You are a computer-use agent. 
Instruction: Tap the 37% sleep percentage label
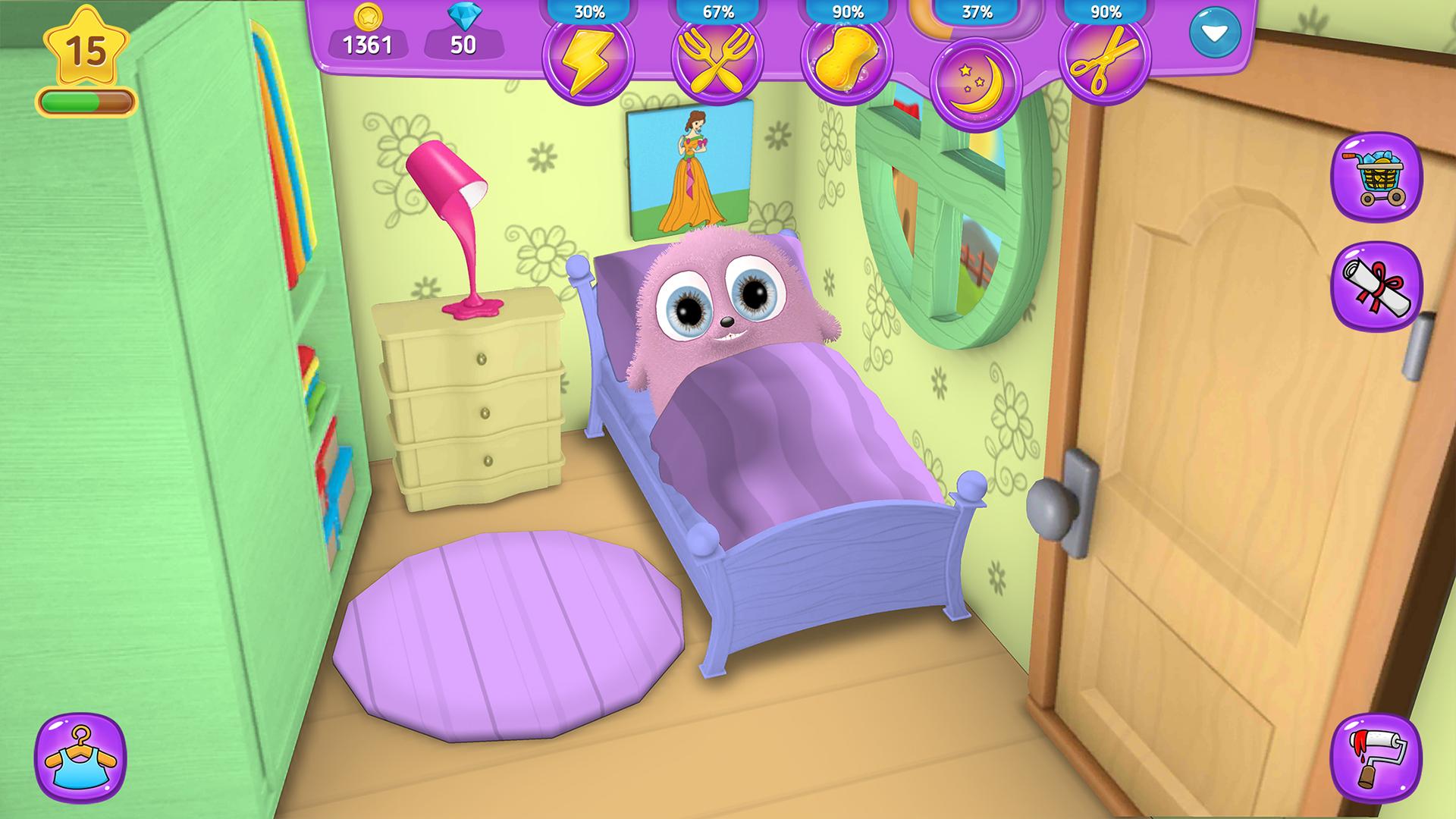[978, 12]
